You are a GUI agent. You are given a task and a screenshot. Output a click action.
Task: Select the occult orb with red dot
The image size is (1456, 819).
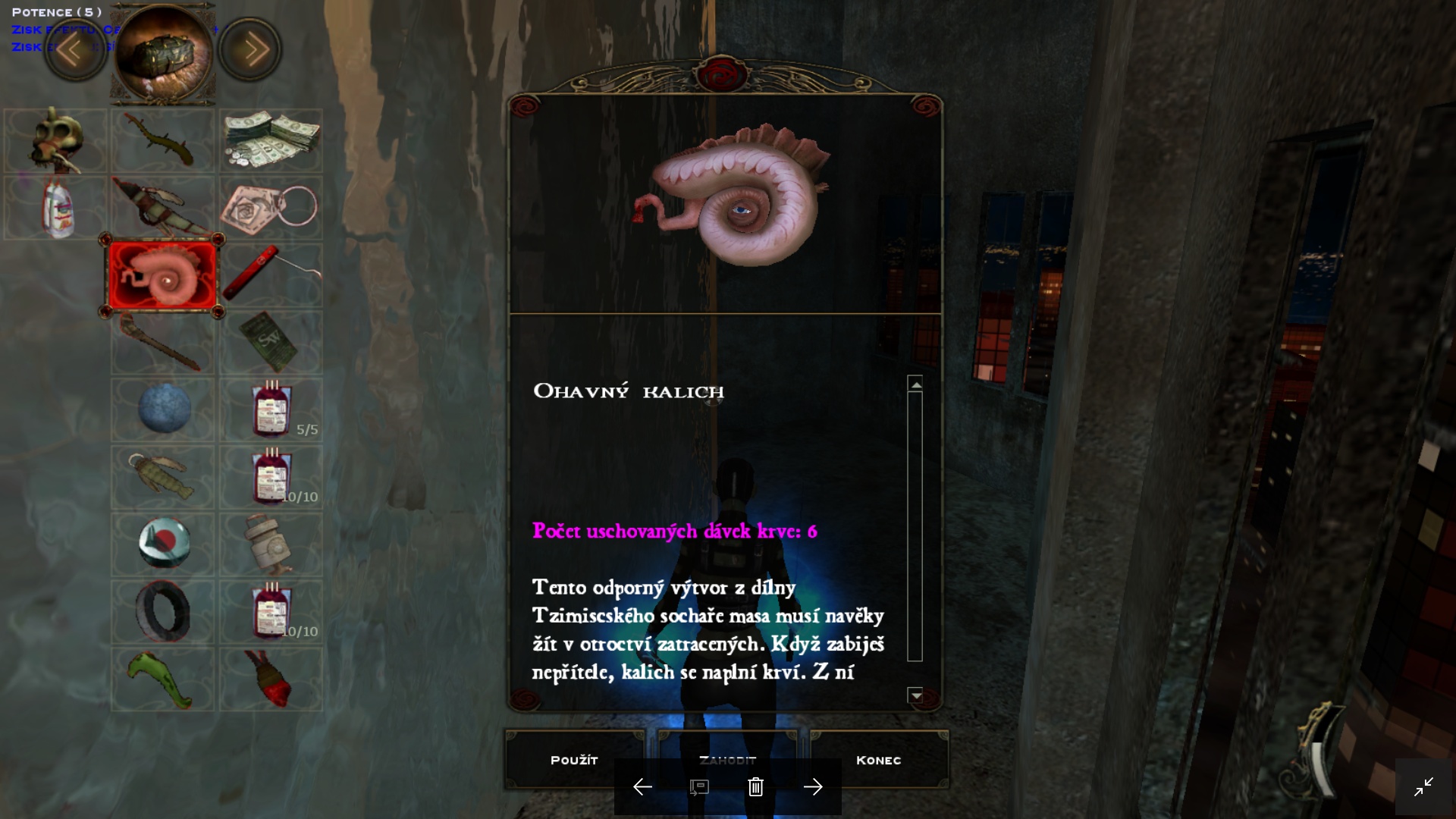(x=162, y=544)
